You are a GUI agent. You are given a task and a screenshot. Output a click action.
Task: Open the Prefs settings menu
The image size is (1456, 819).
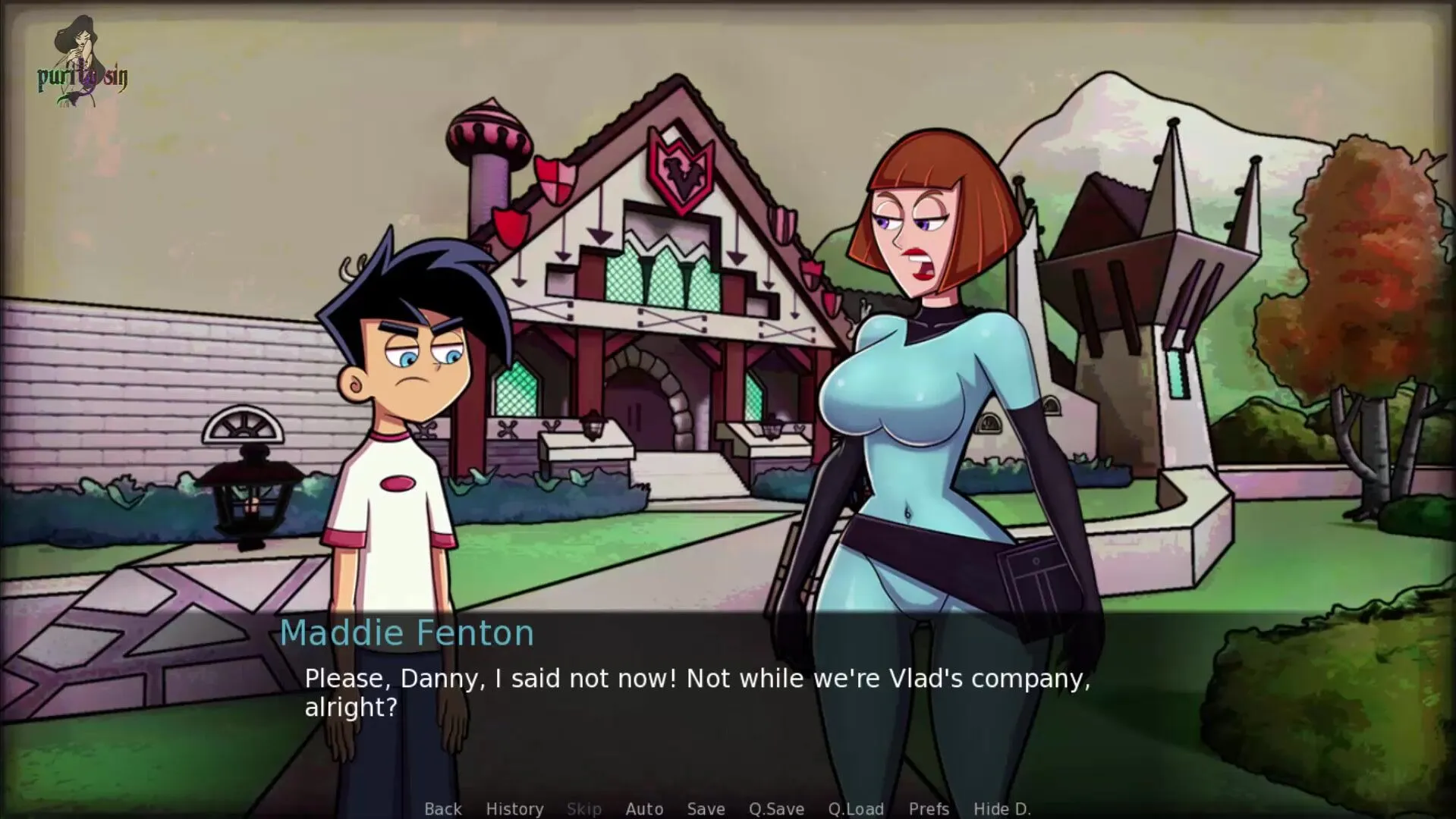[x=929, y=809]
